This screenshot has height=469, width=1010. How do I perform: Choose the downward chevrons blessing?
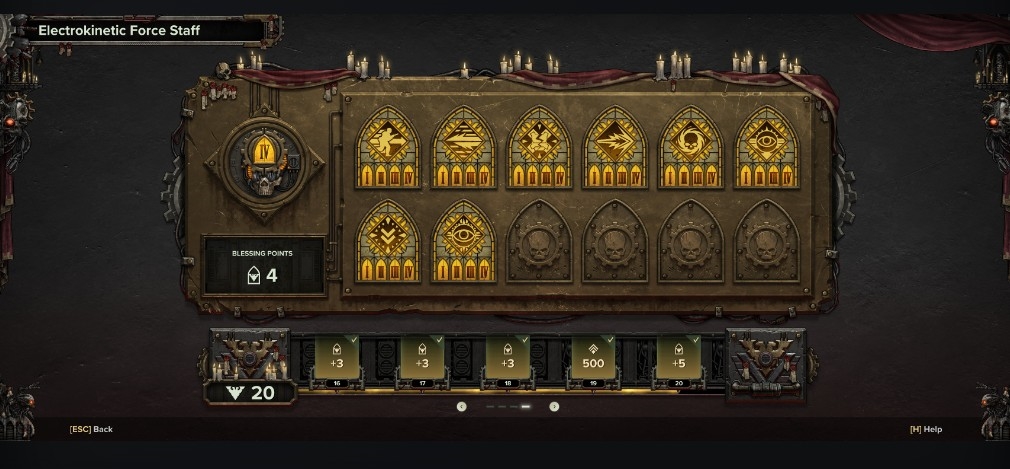[x=389, y=242]
